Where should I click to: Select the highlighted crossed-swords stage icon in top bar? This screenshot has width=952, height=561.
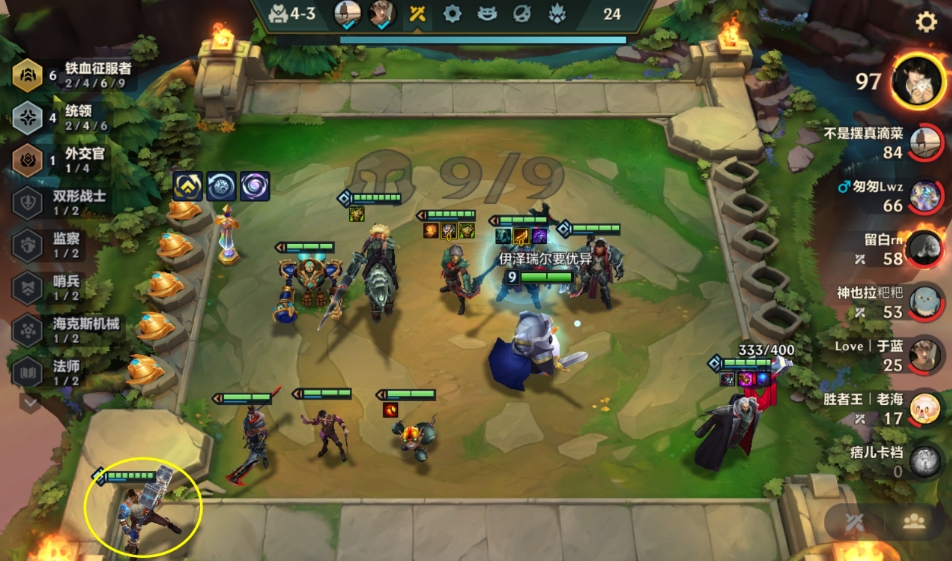(417, 14)
